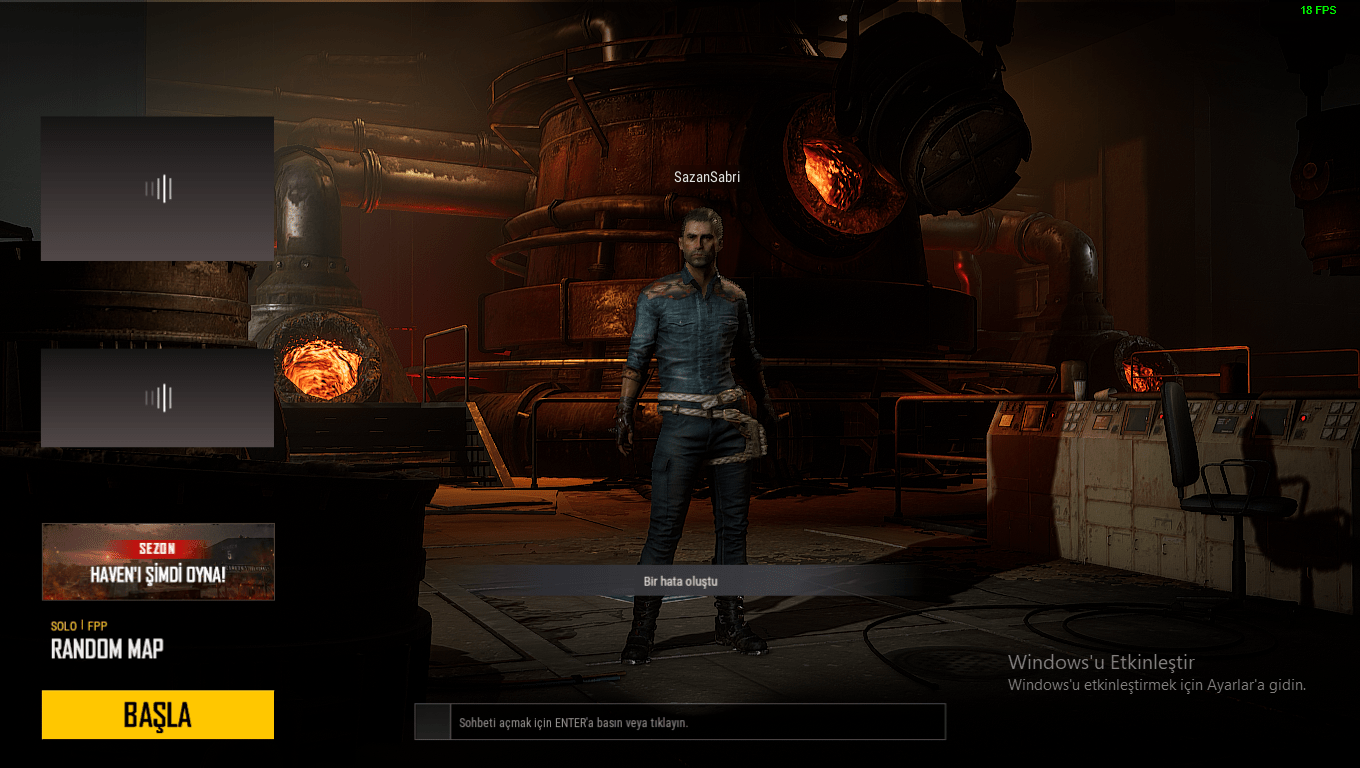Start the match with the BAŞLA button

pyautogui.click(x=158, y=714)
